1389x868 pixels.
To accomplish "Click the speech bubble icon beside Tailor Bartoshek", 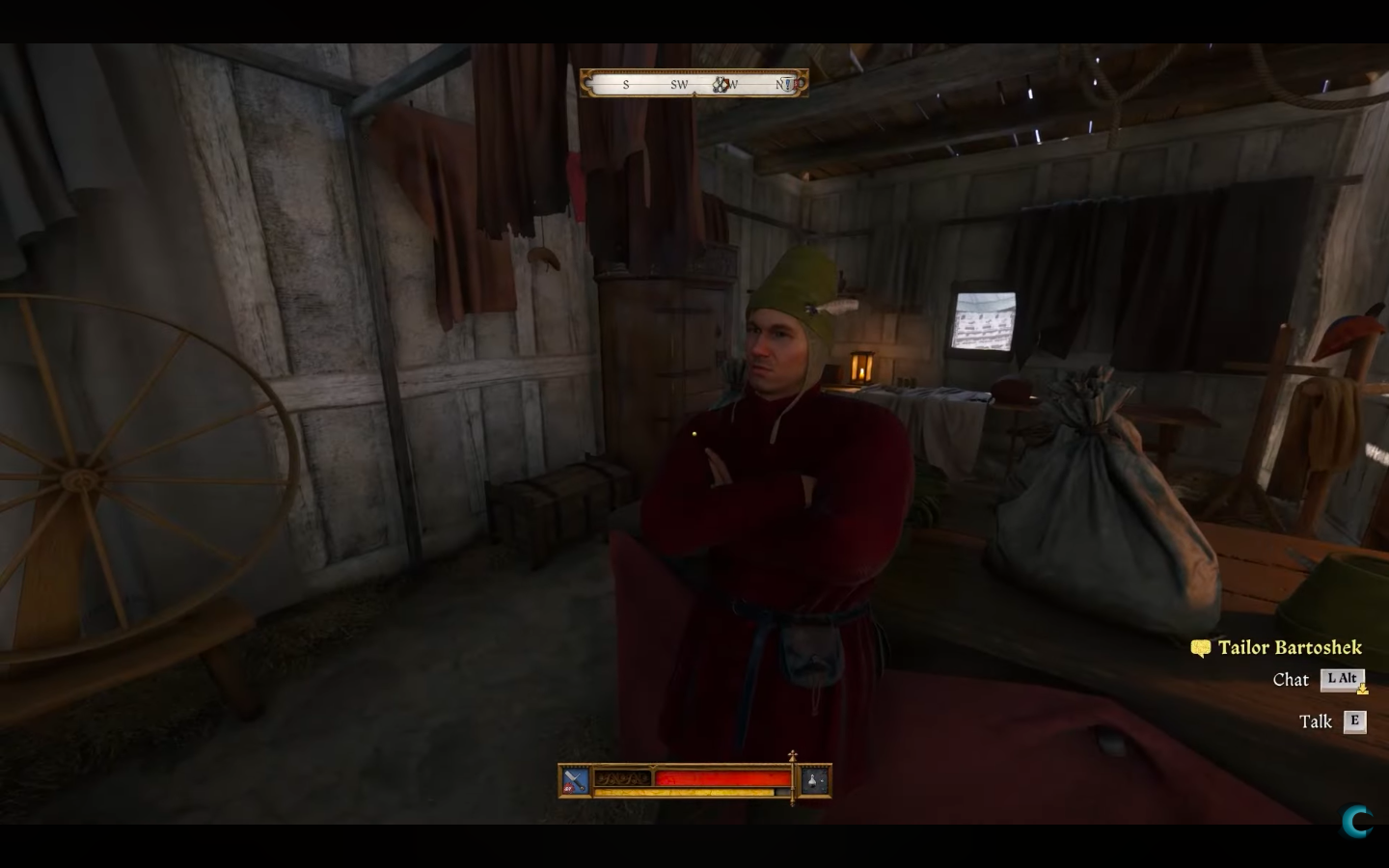I will click(x=1200, y=648).
